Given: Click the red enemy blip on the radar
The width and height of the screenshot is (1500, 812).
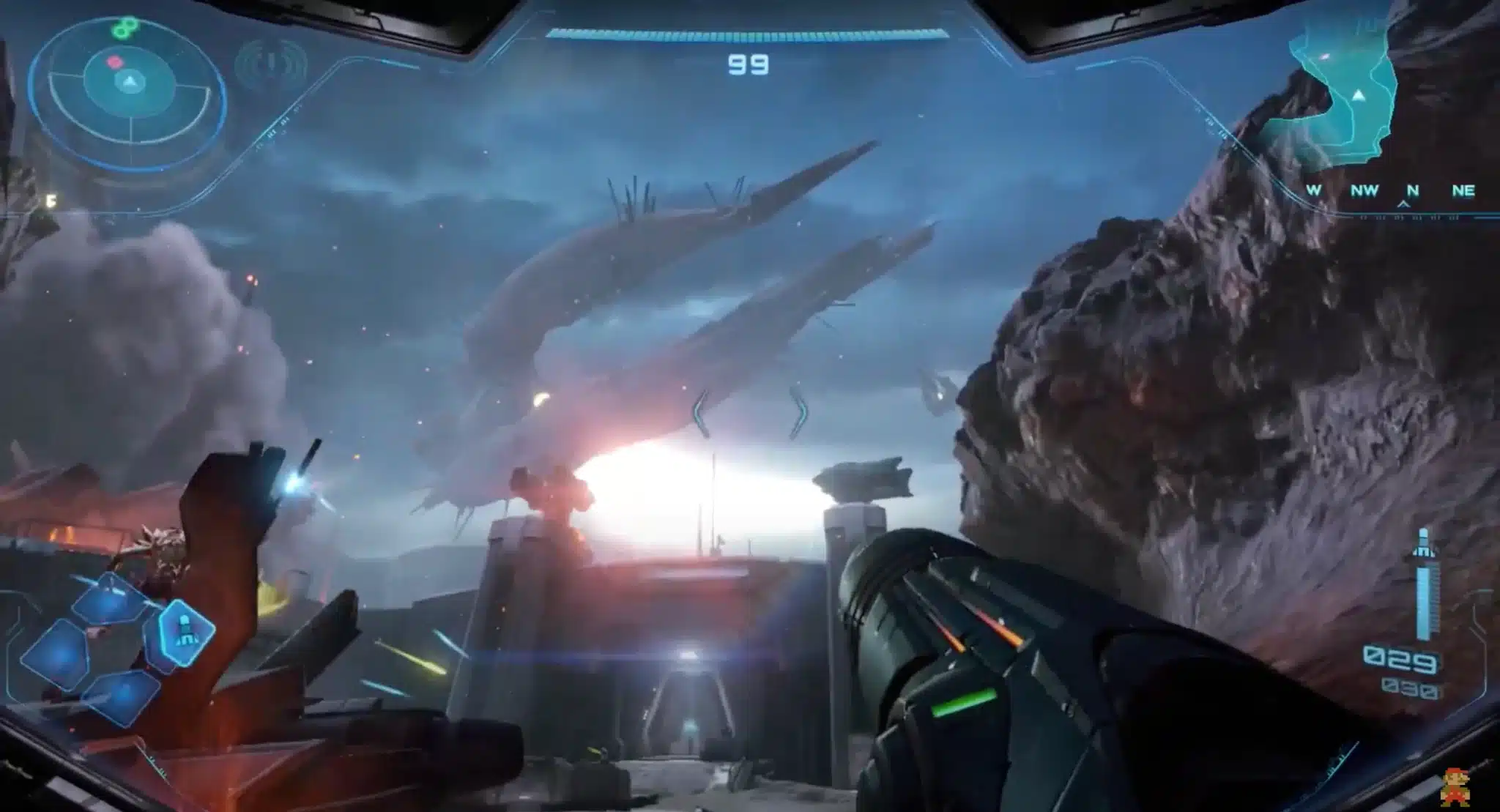Looking at the screenshot, I should pyautogui.click(x=114, y=62).
